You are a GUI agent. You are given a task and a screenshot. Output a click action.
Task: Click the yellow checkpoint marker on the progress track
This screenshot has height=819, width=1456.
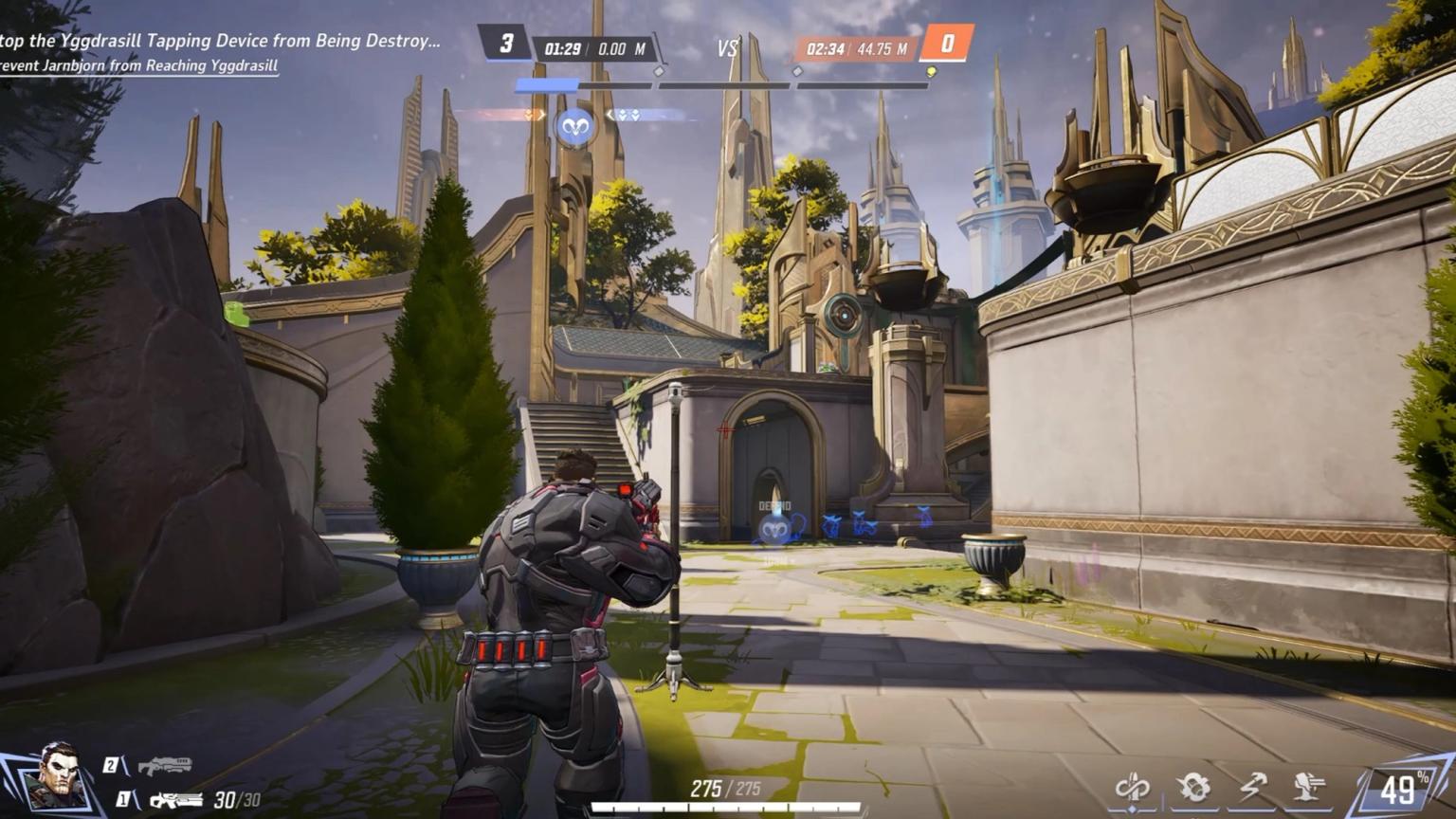click(x=932, y=72)
